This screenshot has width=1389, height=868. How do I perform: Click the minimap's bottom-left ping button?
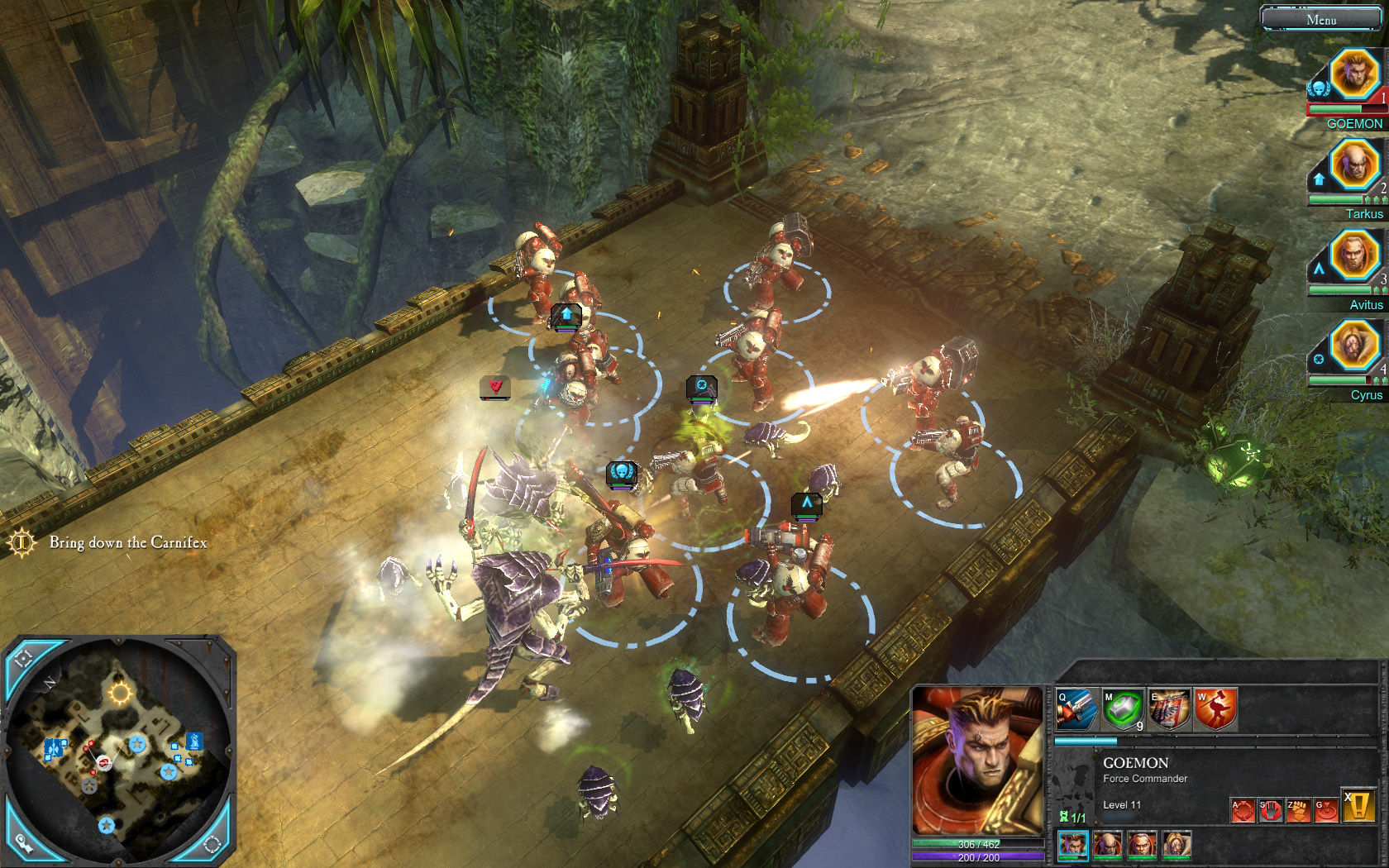point(25,843)
